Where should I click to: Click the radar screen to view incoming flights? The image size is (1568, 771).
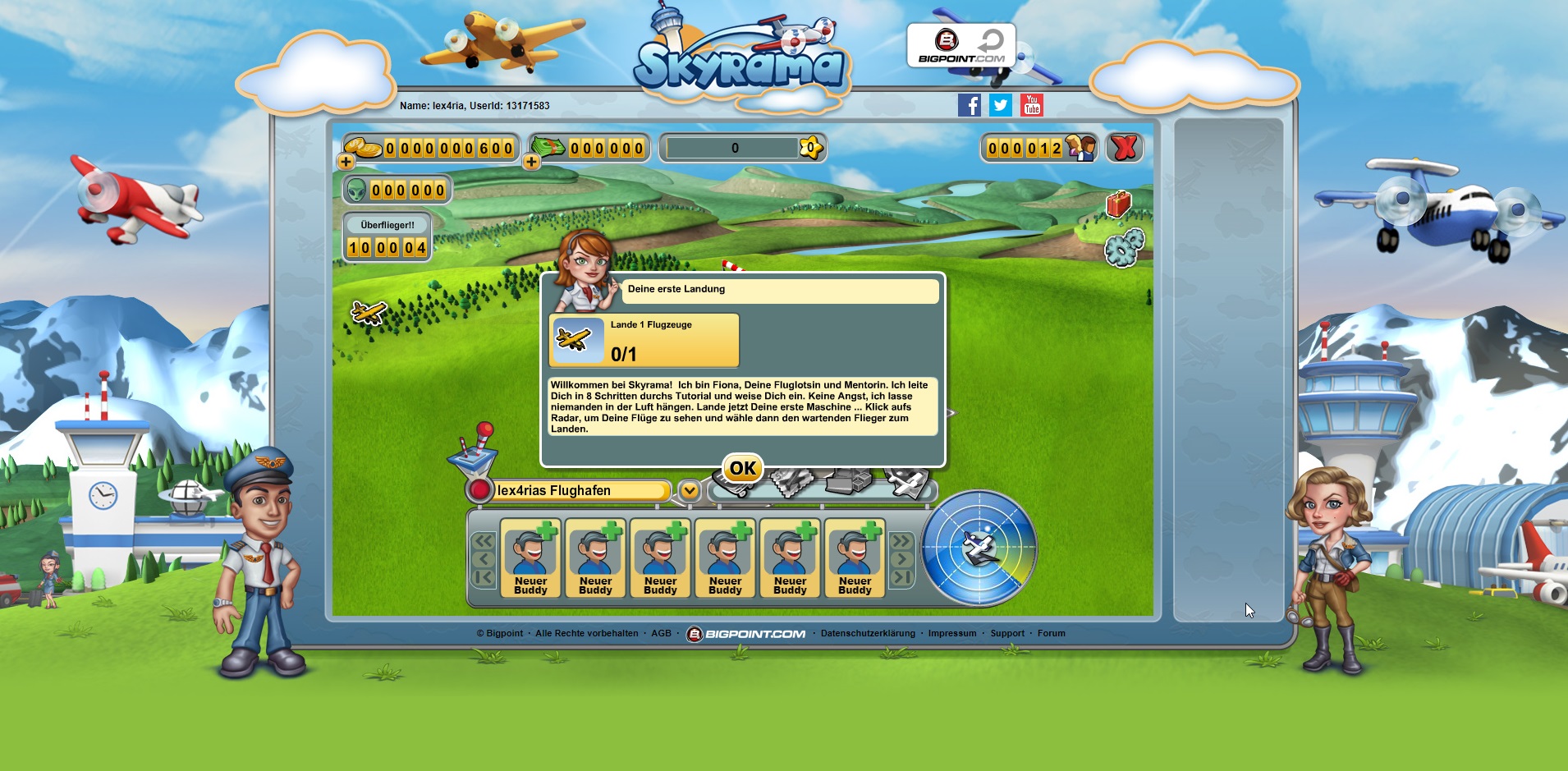pos(979,548)
